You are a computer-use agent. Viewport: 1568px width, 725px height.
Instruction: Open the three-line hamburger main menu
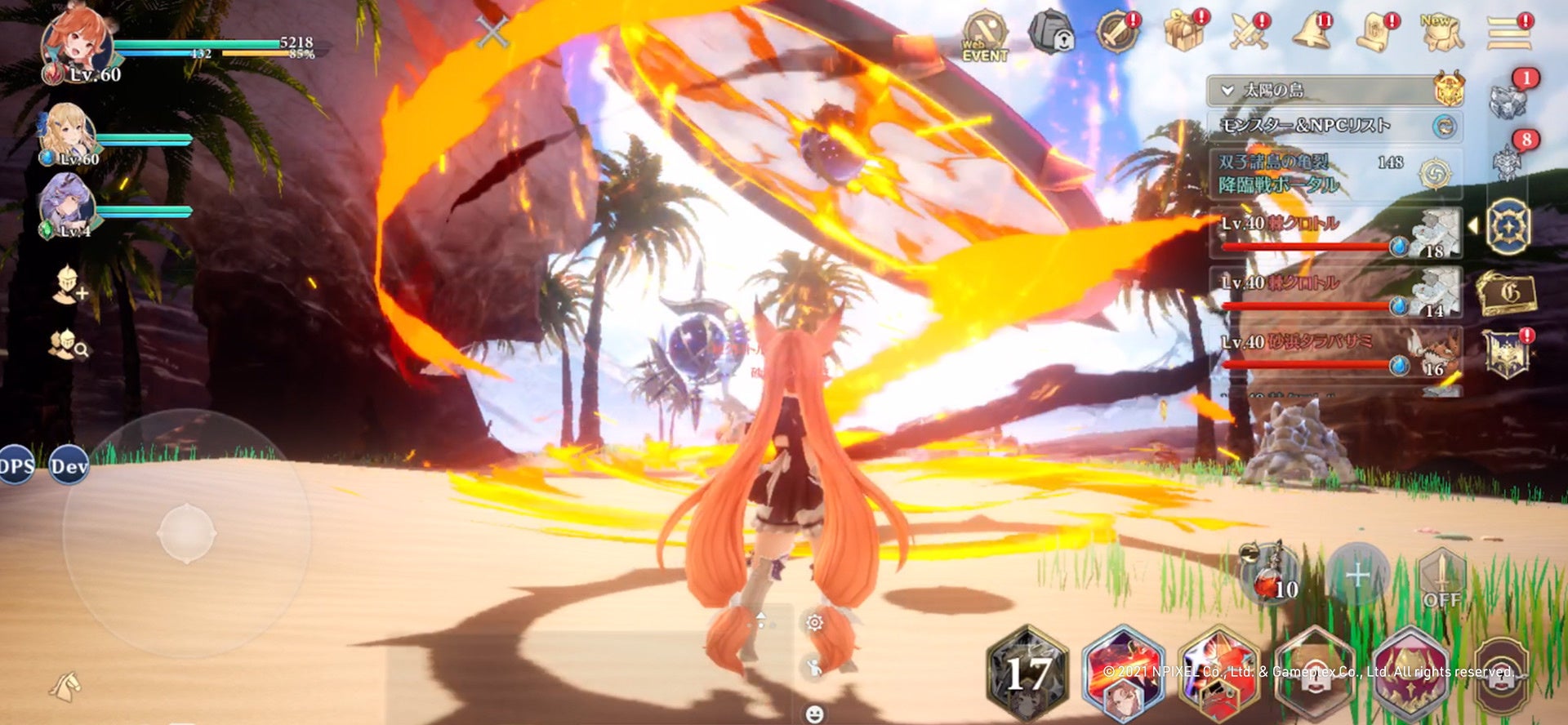pyautogui.click(x=1508, y=33)
